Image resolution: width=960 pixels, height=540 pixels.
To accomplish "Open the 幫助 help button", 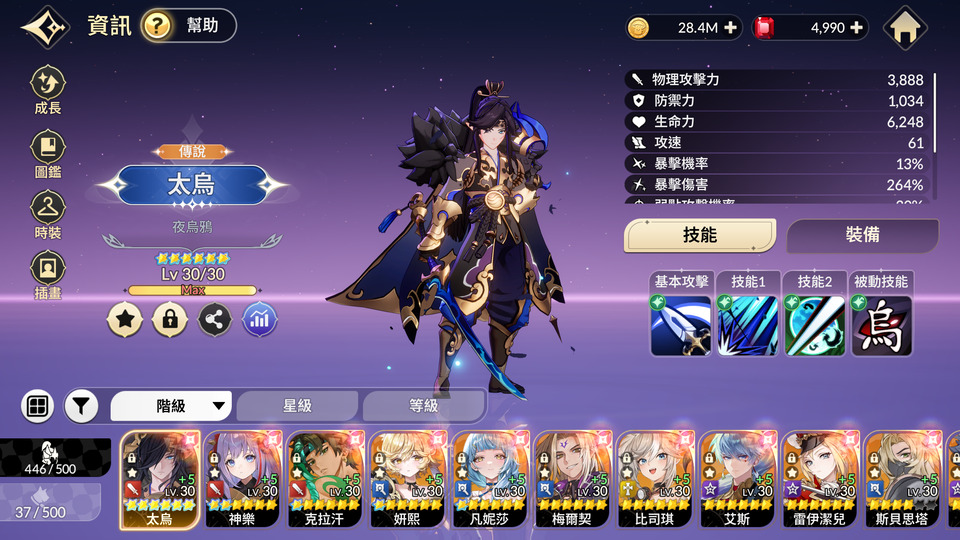I will (x=189, y=26).
